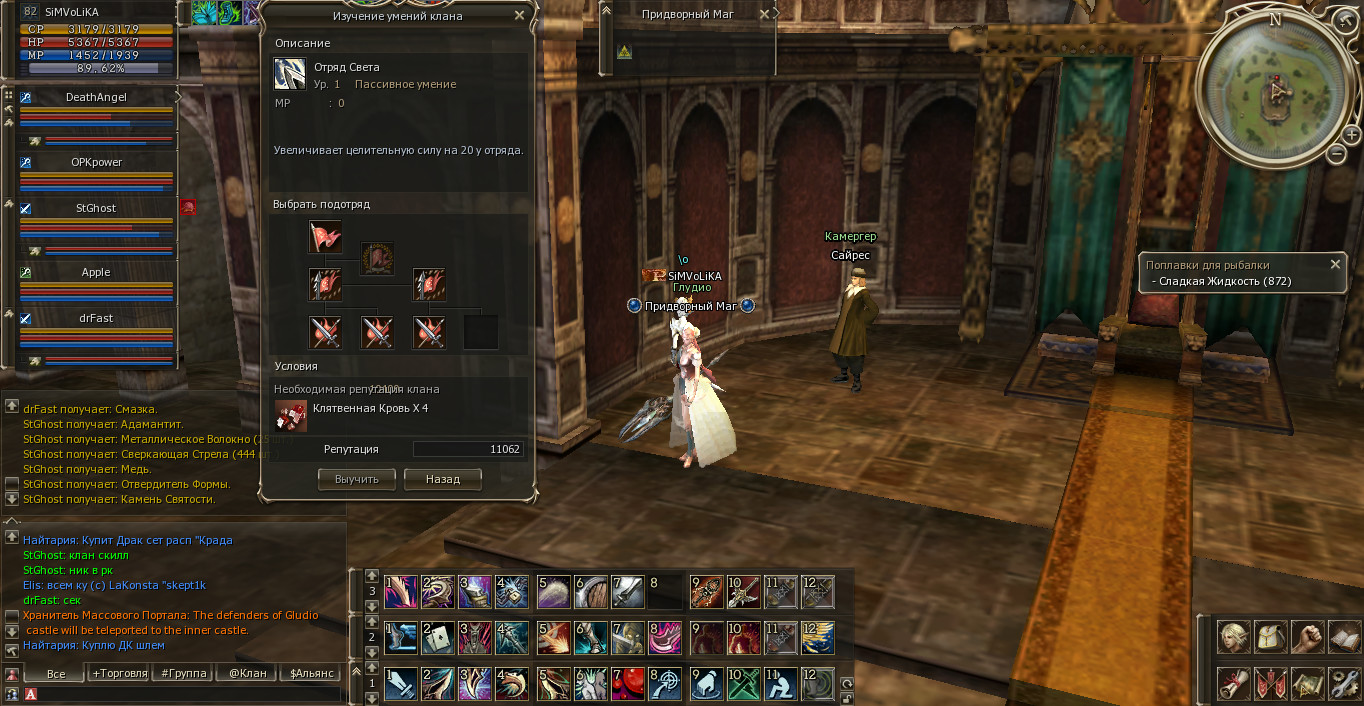The height and width of the screenshot is (706, 1364).
Task: Select party member DeathAngel
Action: [x=96, y=97]
